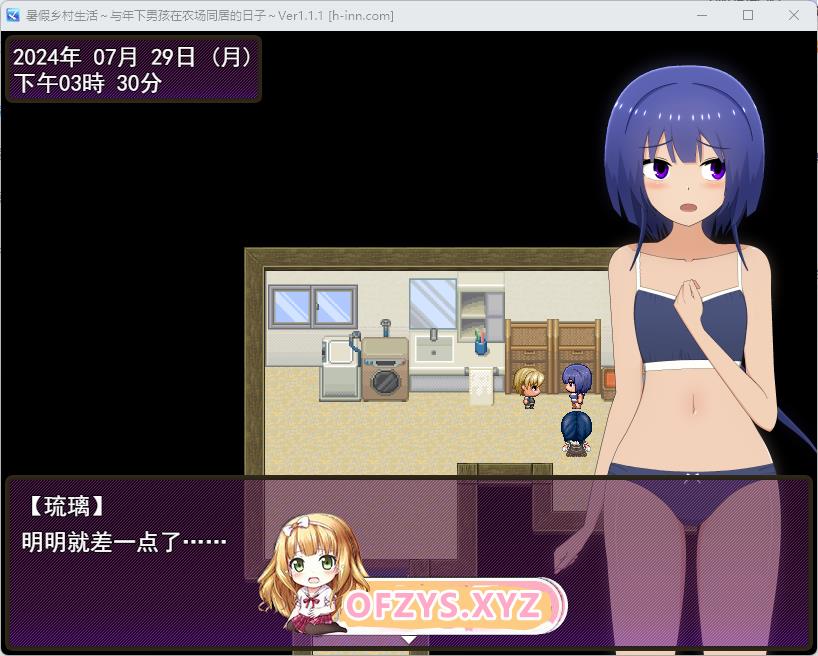Minimize the game window

(702, 15)
